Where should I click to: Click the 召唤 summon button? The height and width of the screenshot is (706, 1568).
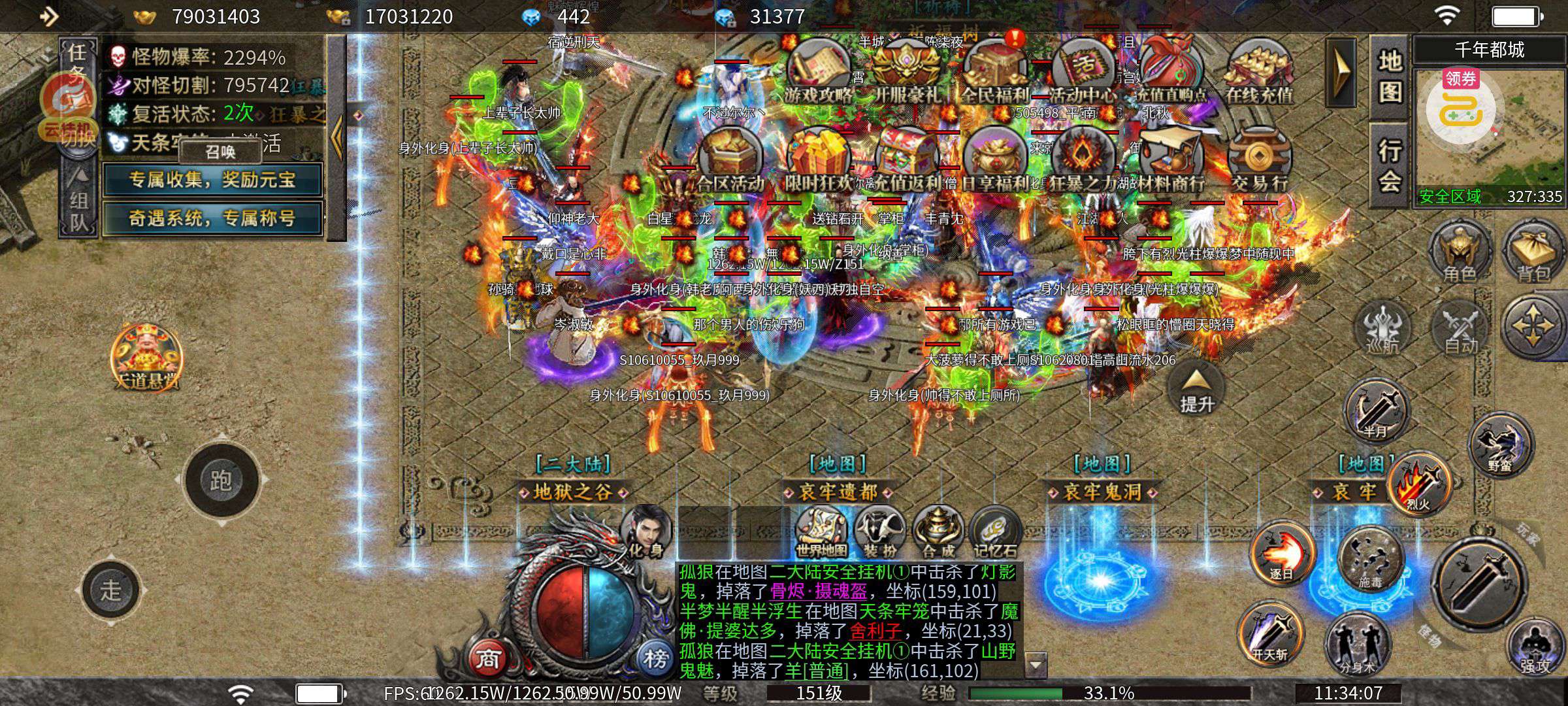coord(220,152)
